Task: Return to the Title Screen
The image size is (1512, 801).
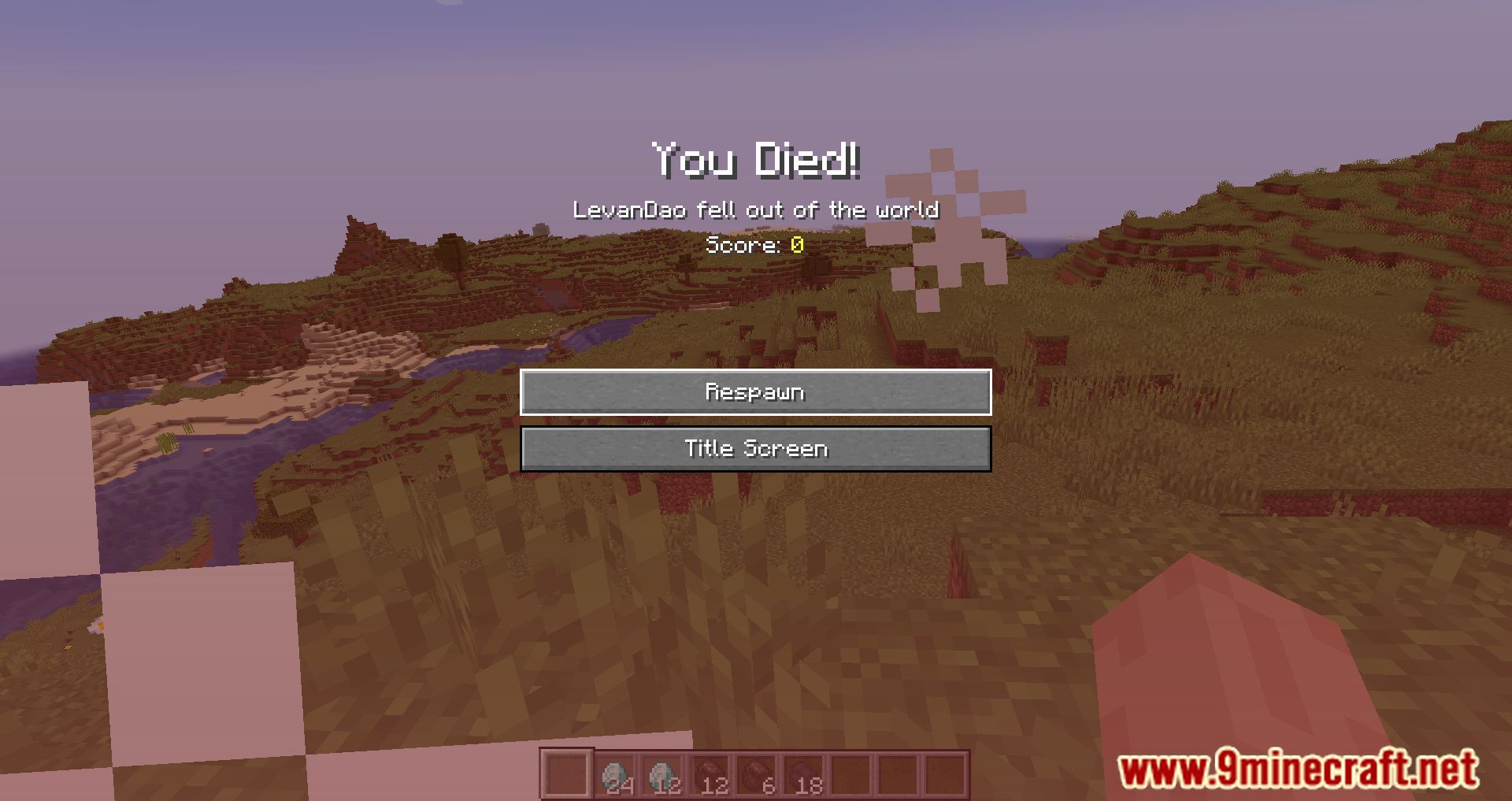Action: point(754,448)
